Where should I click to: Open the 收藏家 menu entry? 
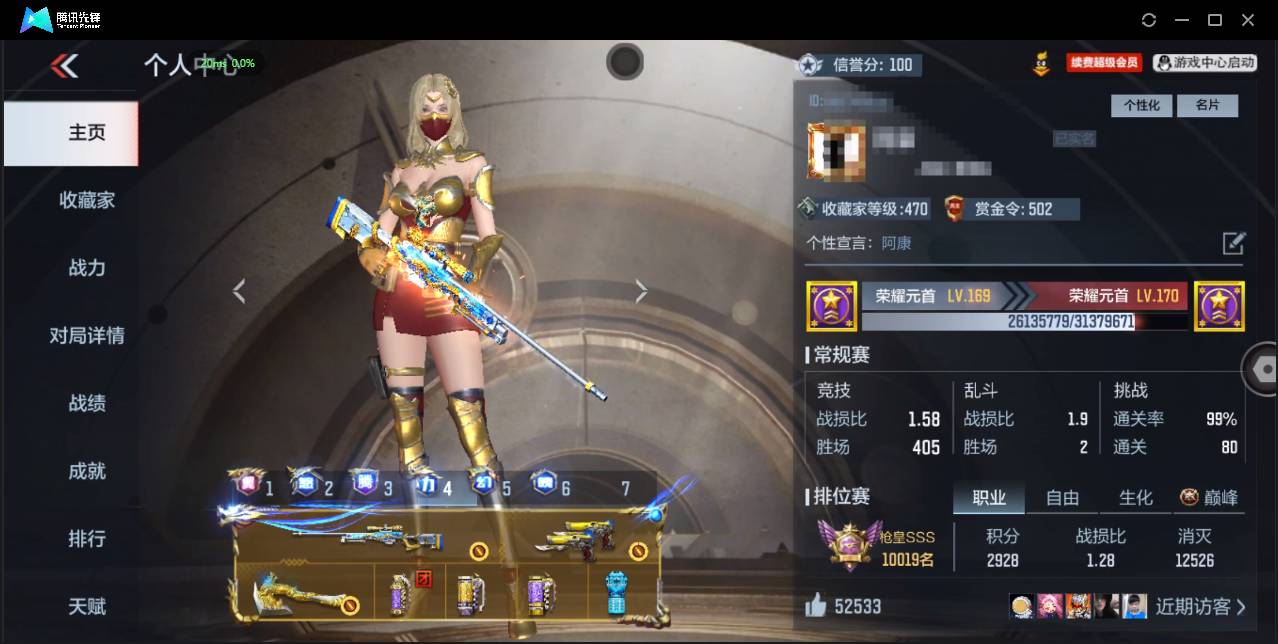tap(87, 200)
